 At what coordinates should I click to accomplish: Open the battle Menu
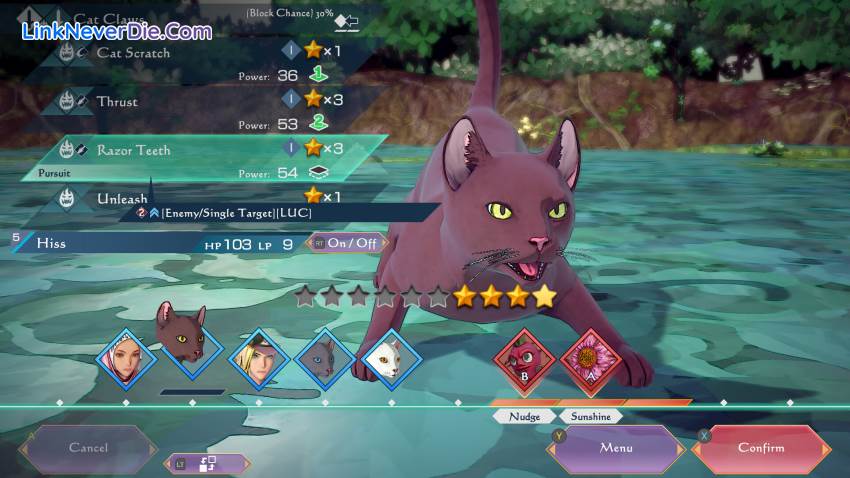click(x=615, y=448)
